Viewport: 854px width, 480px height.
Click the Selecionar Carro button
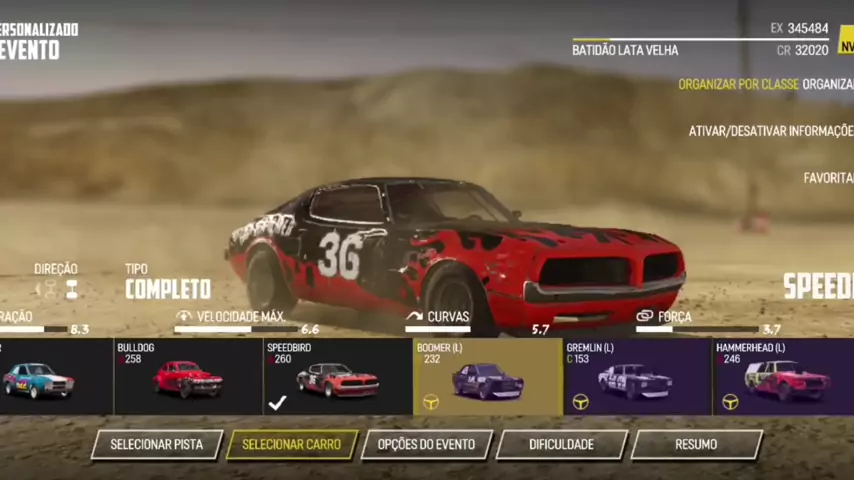[x=292, y=444]
